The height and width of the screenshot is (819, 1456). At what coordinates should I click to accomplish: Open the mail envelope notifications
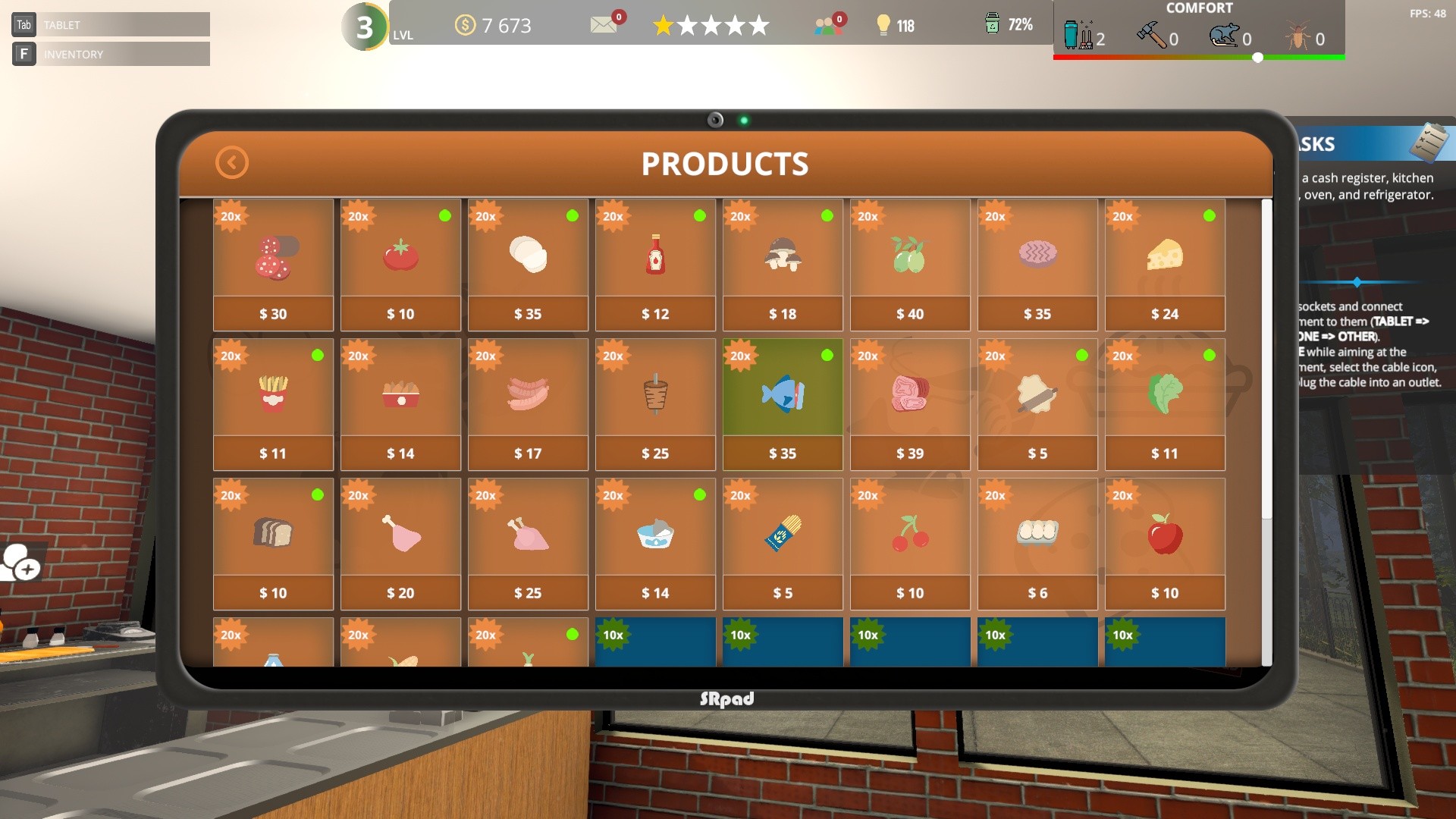click(603, 25)
